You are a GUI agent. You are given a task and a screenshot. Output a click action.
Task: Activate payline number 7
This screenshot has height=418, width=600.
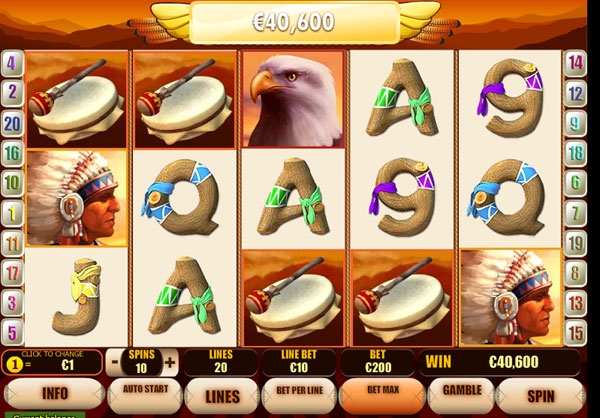point(575,212)
